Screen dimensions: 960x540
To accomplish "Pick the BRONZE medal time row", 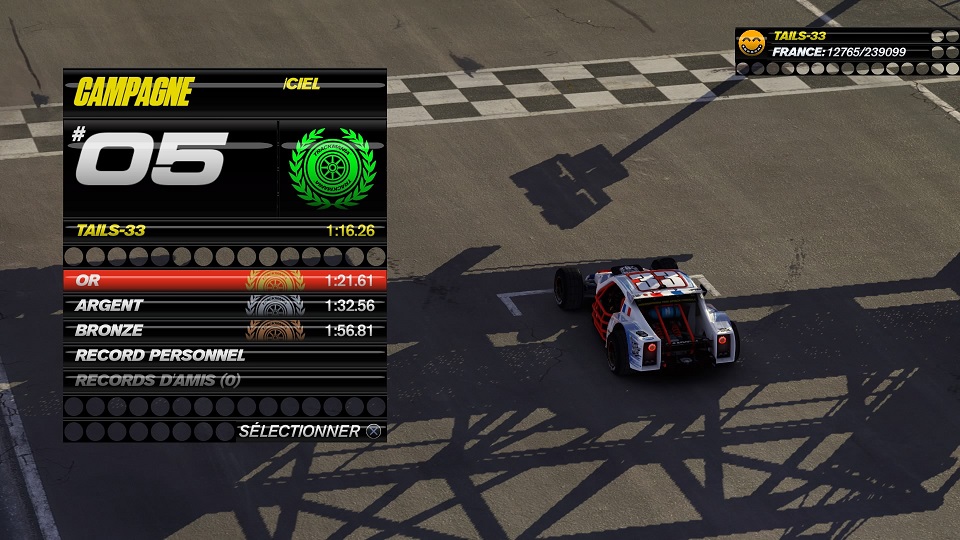I will tap(224, 330).
